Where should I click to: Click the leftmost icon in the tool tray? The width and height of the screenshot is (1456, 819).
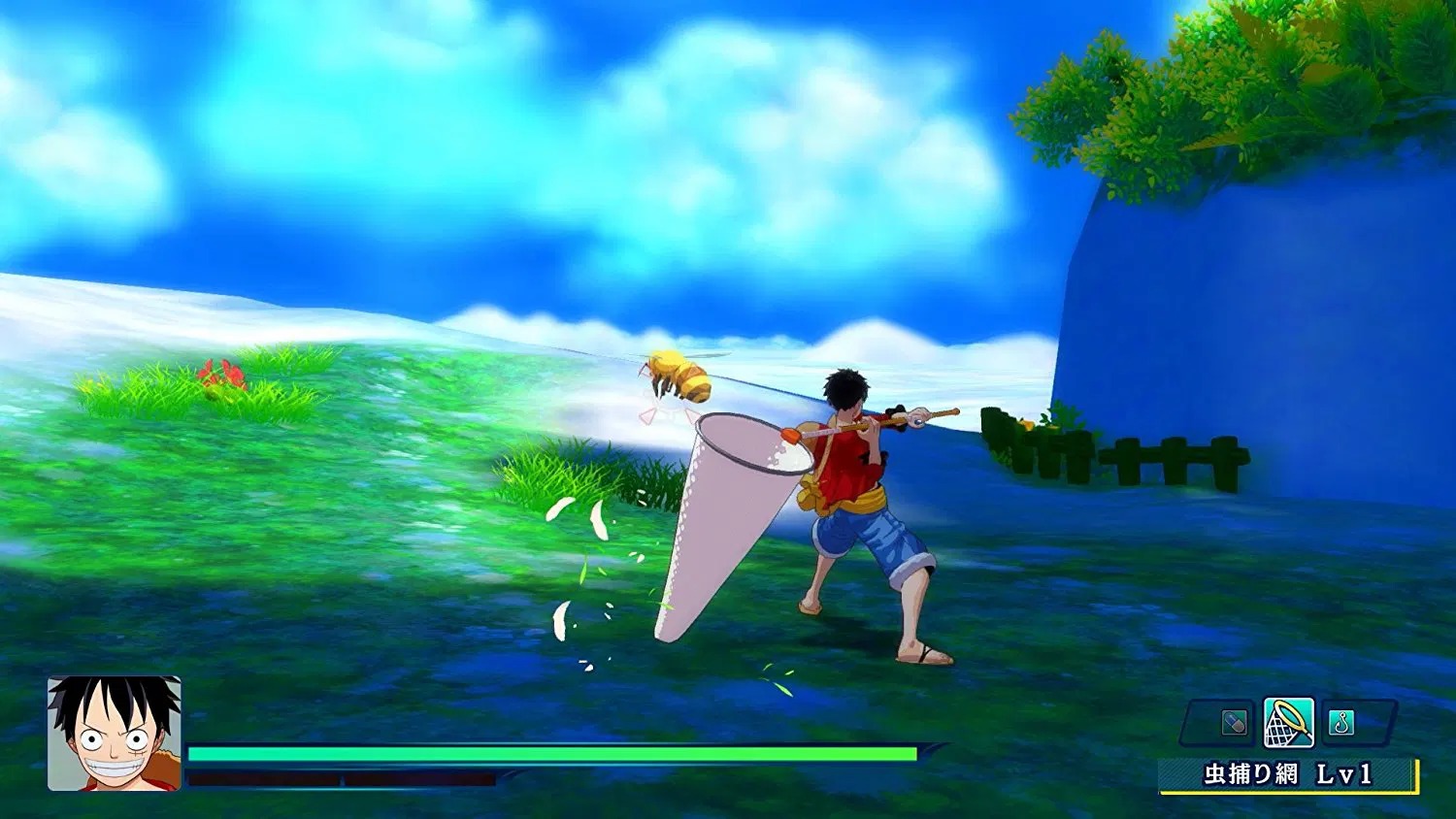1235,724
